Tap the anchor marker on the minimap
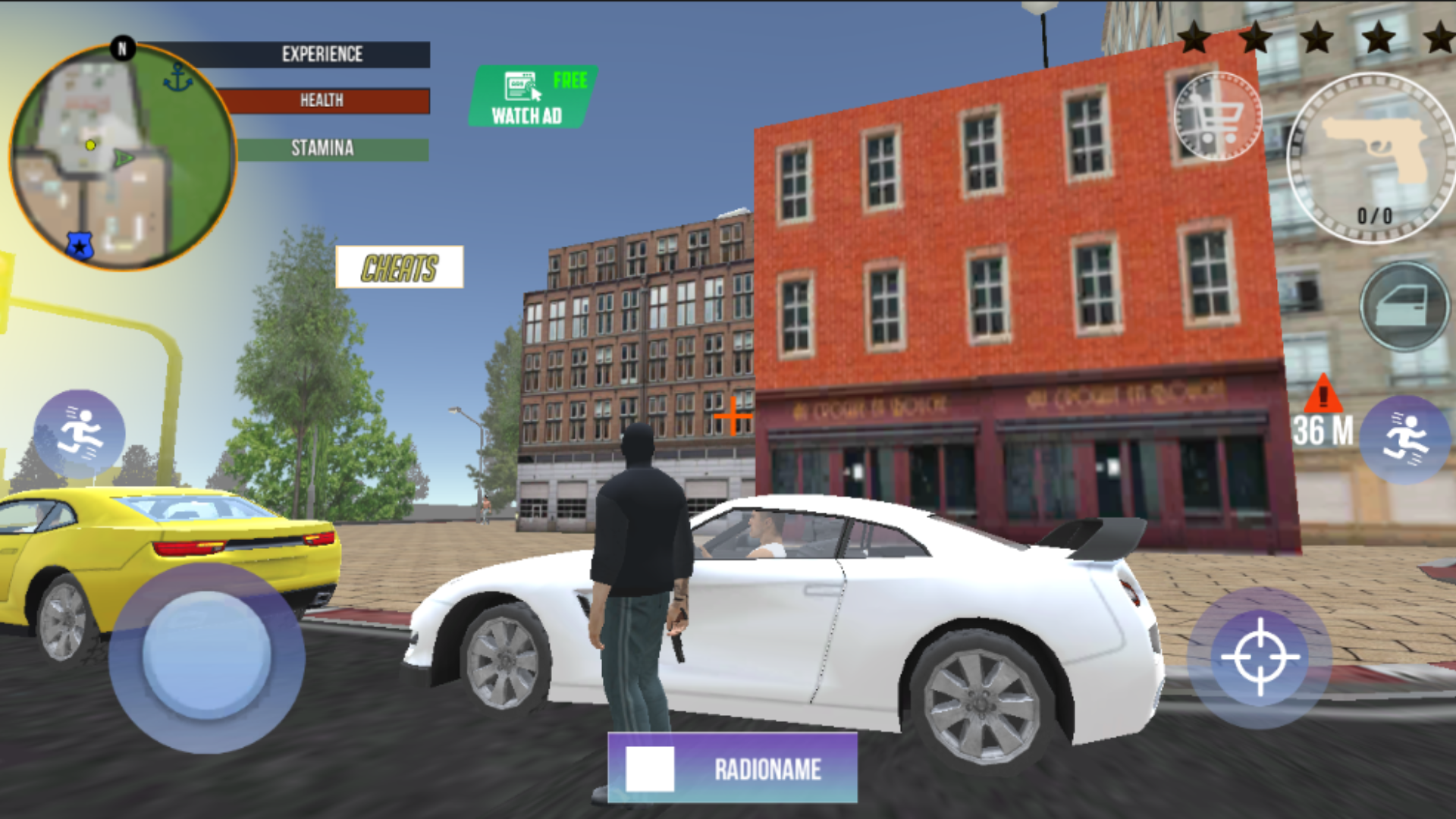1456x819 pixels. pyautogui.click(x=180, y=76)
